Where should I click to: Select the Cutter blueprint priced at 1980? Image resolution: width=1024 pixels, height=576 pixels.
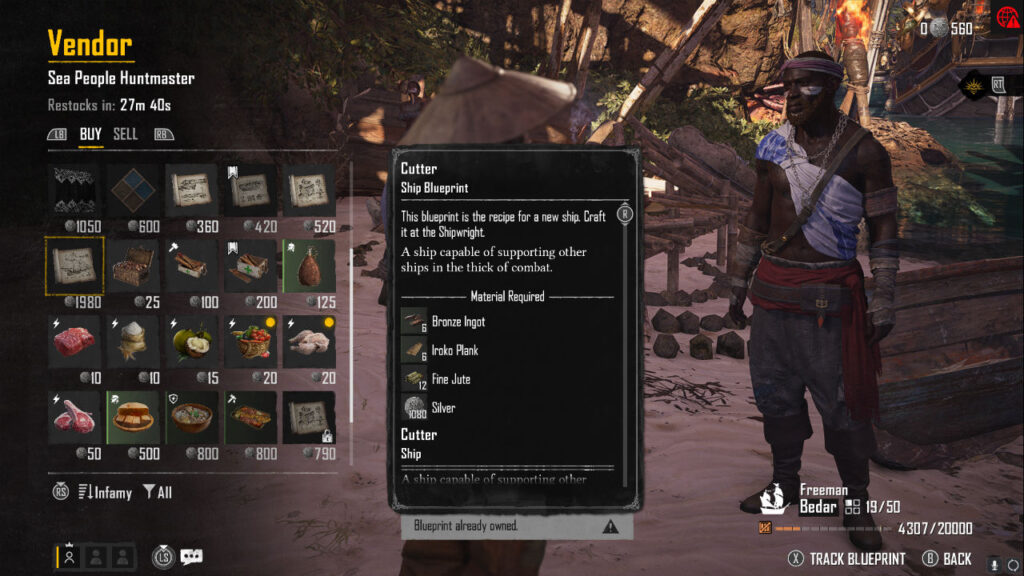(74, 266)
